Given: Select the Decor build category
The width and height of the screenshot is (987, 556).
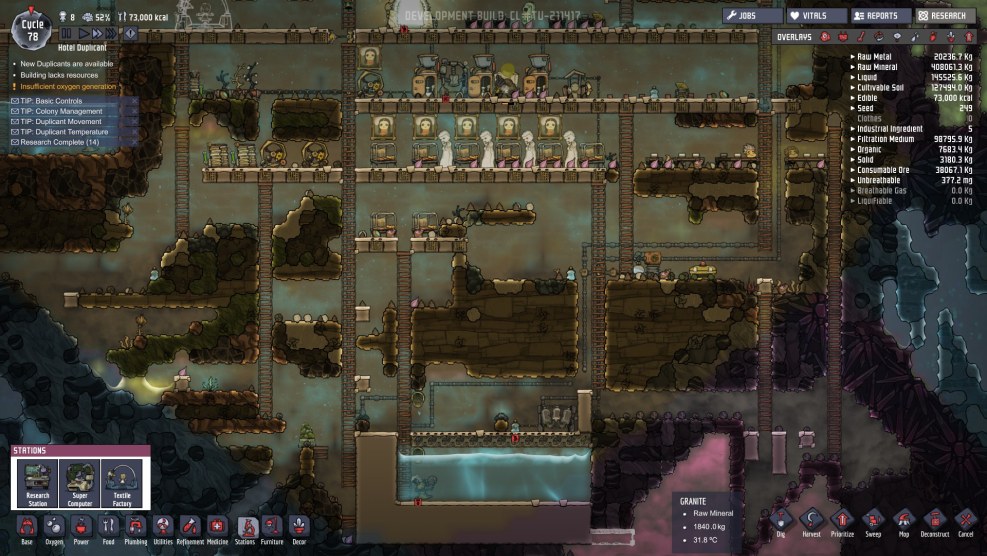Looking at the screenshot, I should [x=299, y=527].
